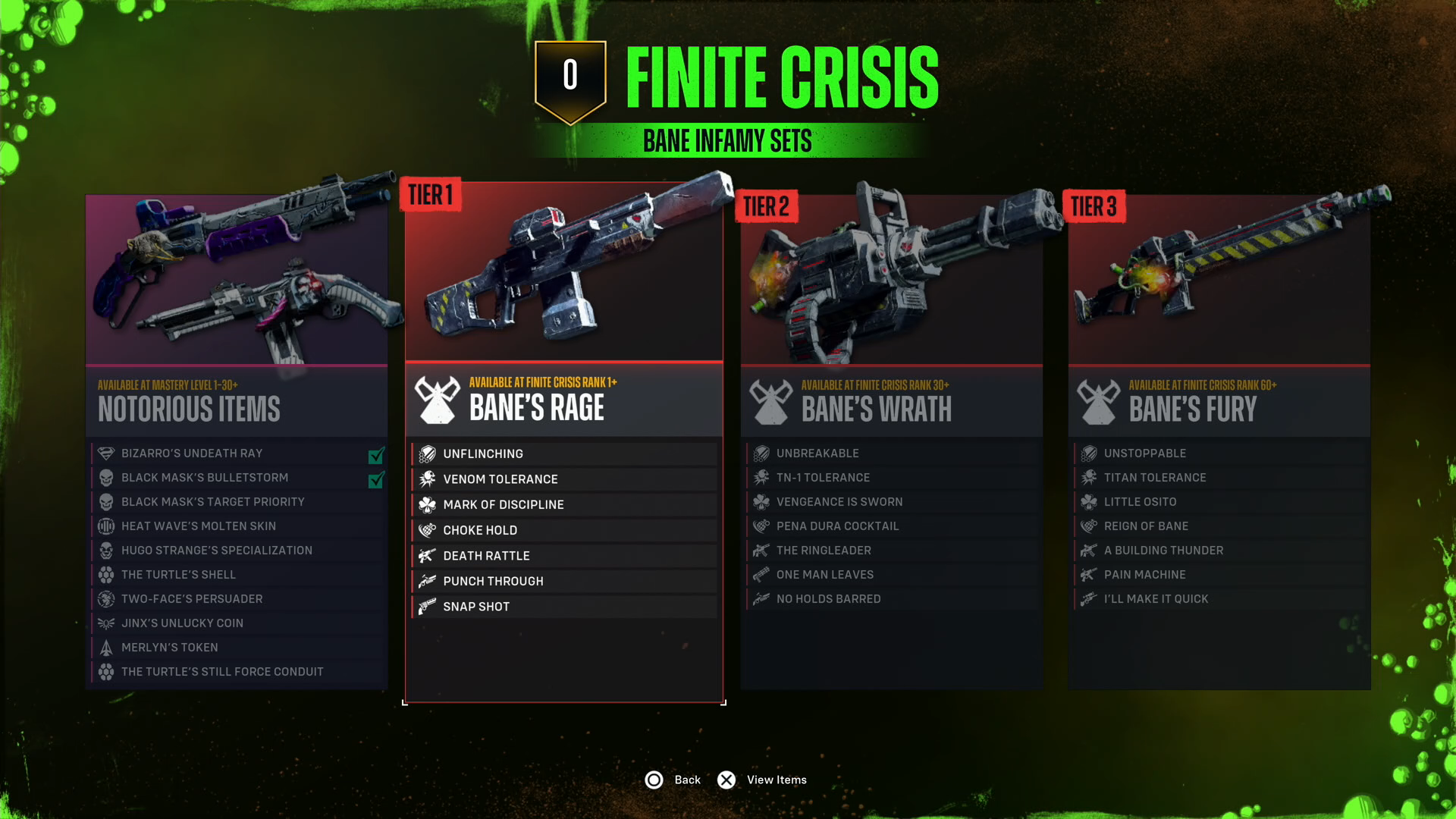Choose the Snap Shot weapon row

[x=563, y=607]
